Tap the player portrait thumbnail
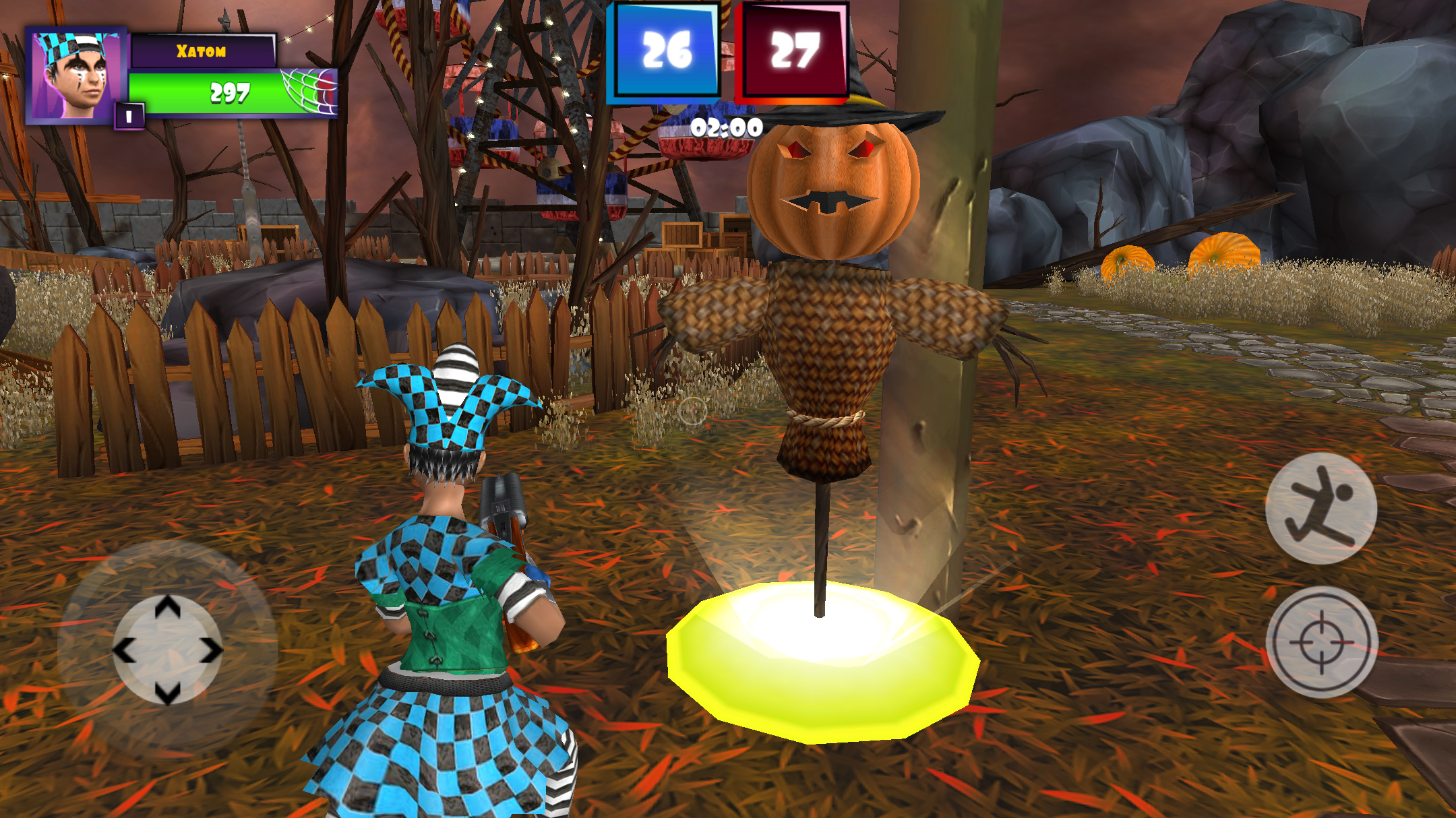Viewport: 1456px width, 818px height. pyautogui.click(x=74, y=74)
